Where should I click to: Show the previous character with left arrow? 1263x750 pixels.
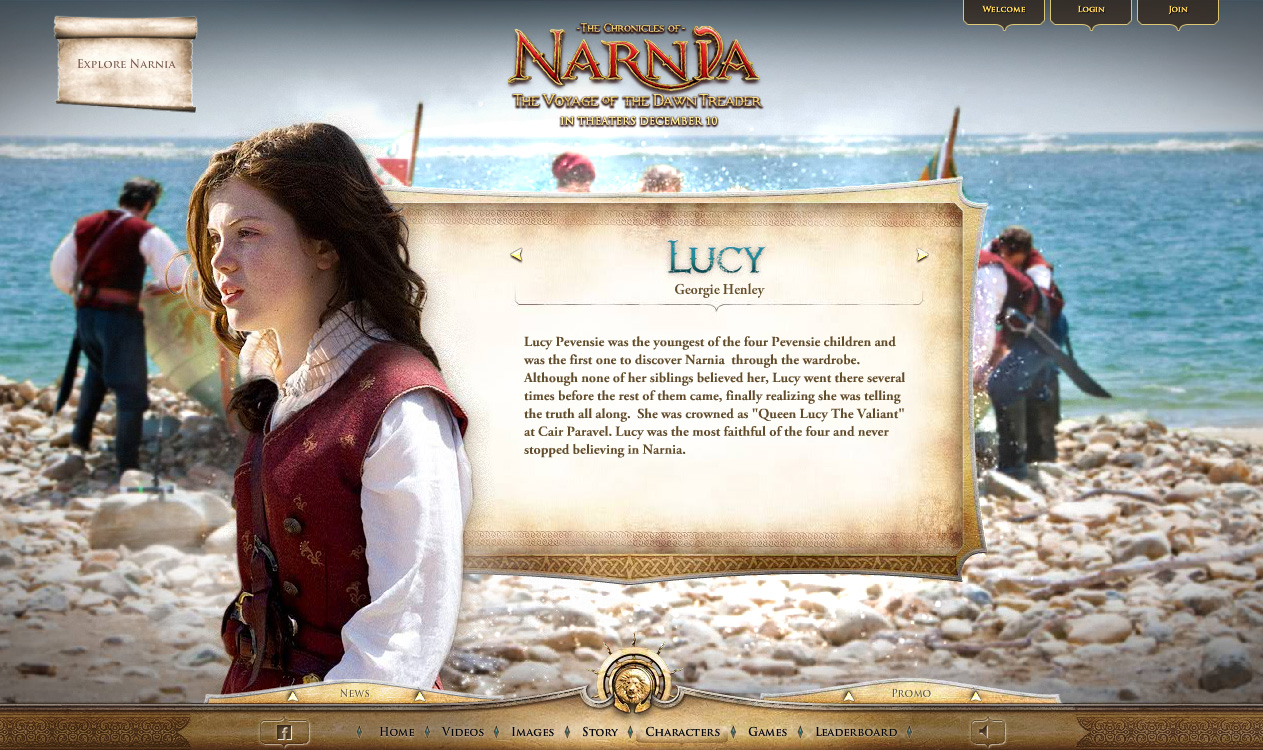516,256
